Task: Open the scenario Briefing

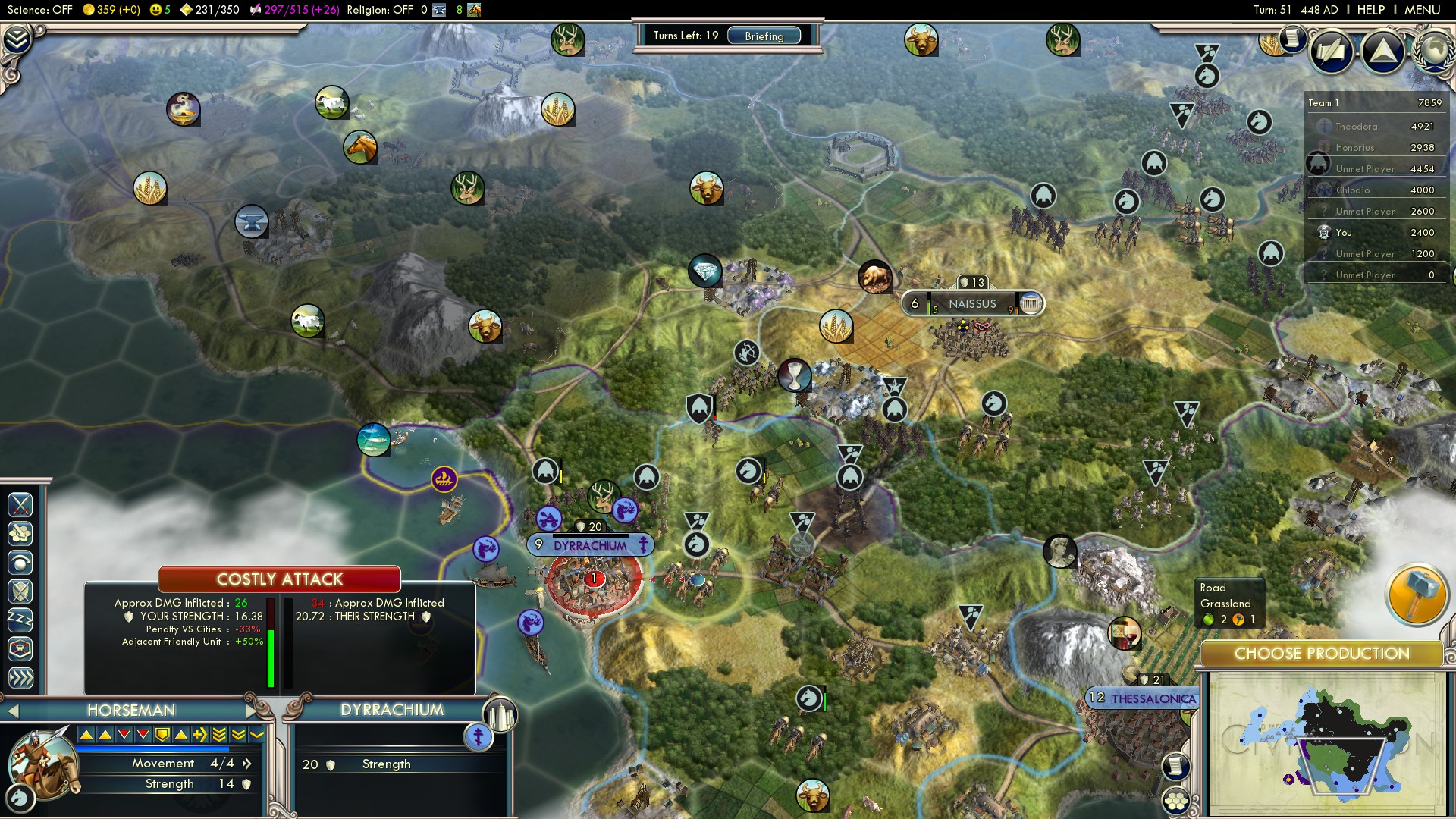Action: 764,36
